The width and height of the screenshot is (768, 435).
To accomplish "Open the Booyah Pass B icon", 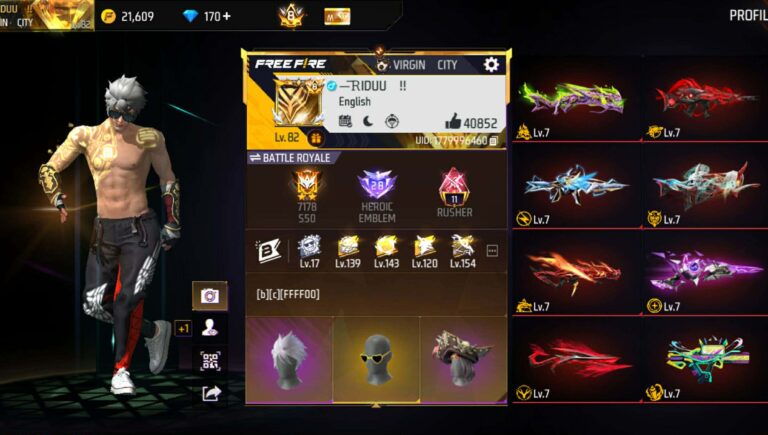I will click(x=267, y=250).
